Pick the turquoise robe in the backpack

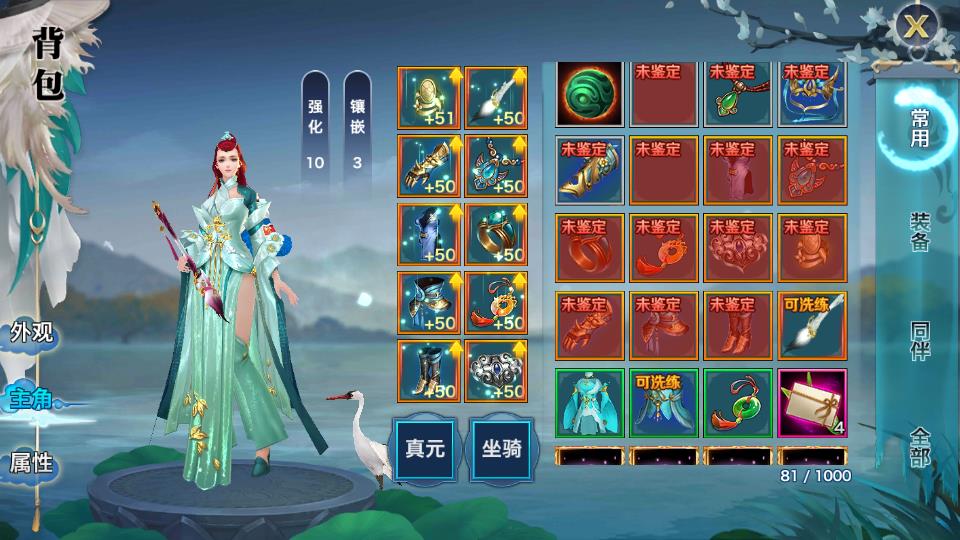click(590, 403)
